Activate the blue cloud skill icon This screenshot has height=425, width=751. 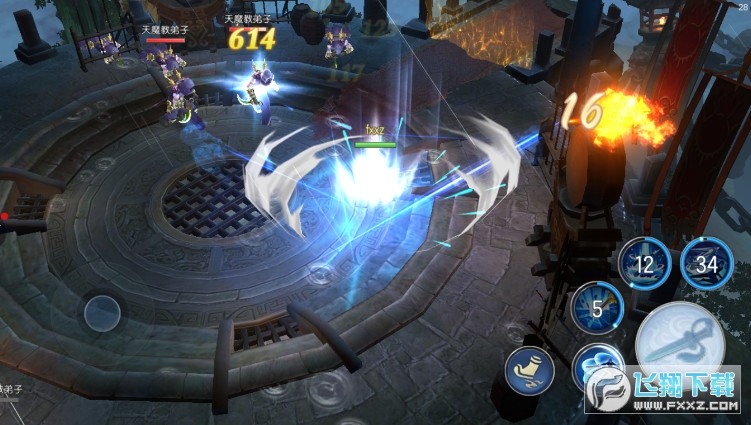coord(597,367)
